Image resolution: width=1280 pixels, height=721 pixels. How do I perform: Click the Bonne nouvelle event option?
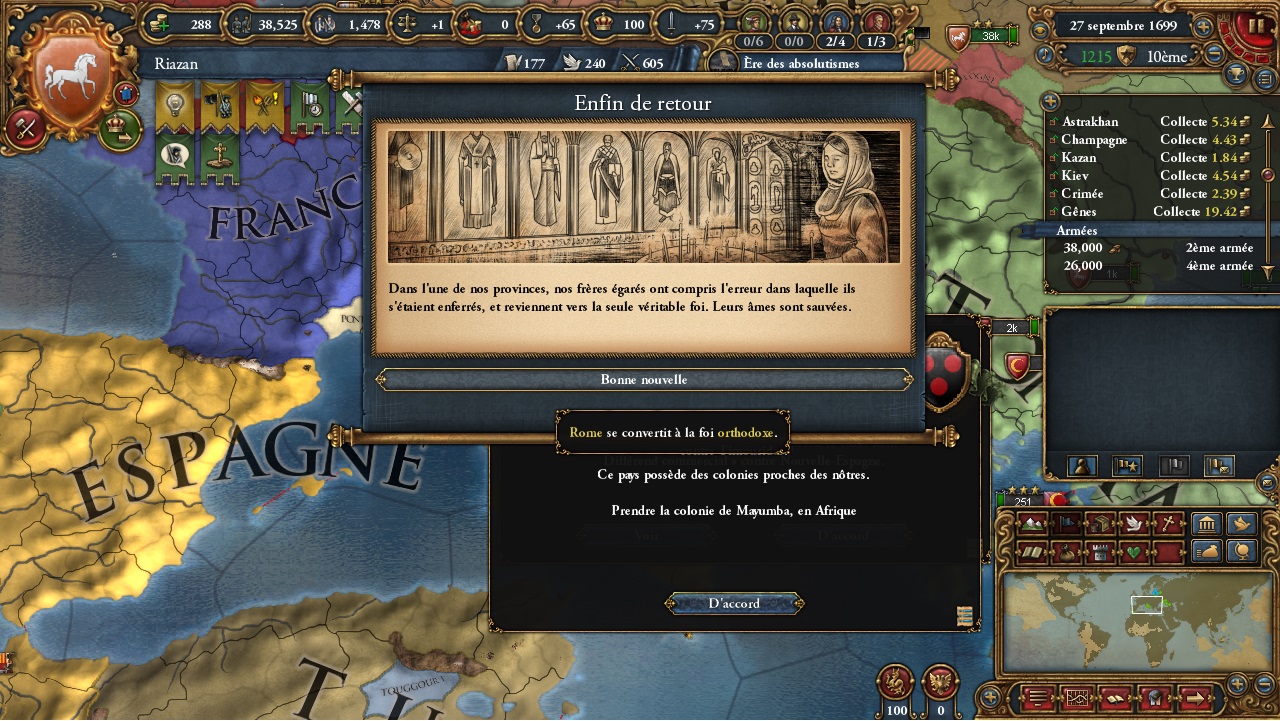644,379
